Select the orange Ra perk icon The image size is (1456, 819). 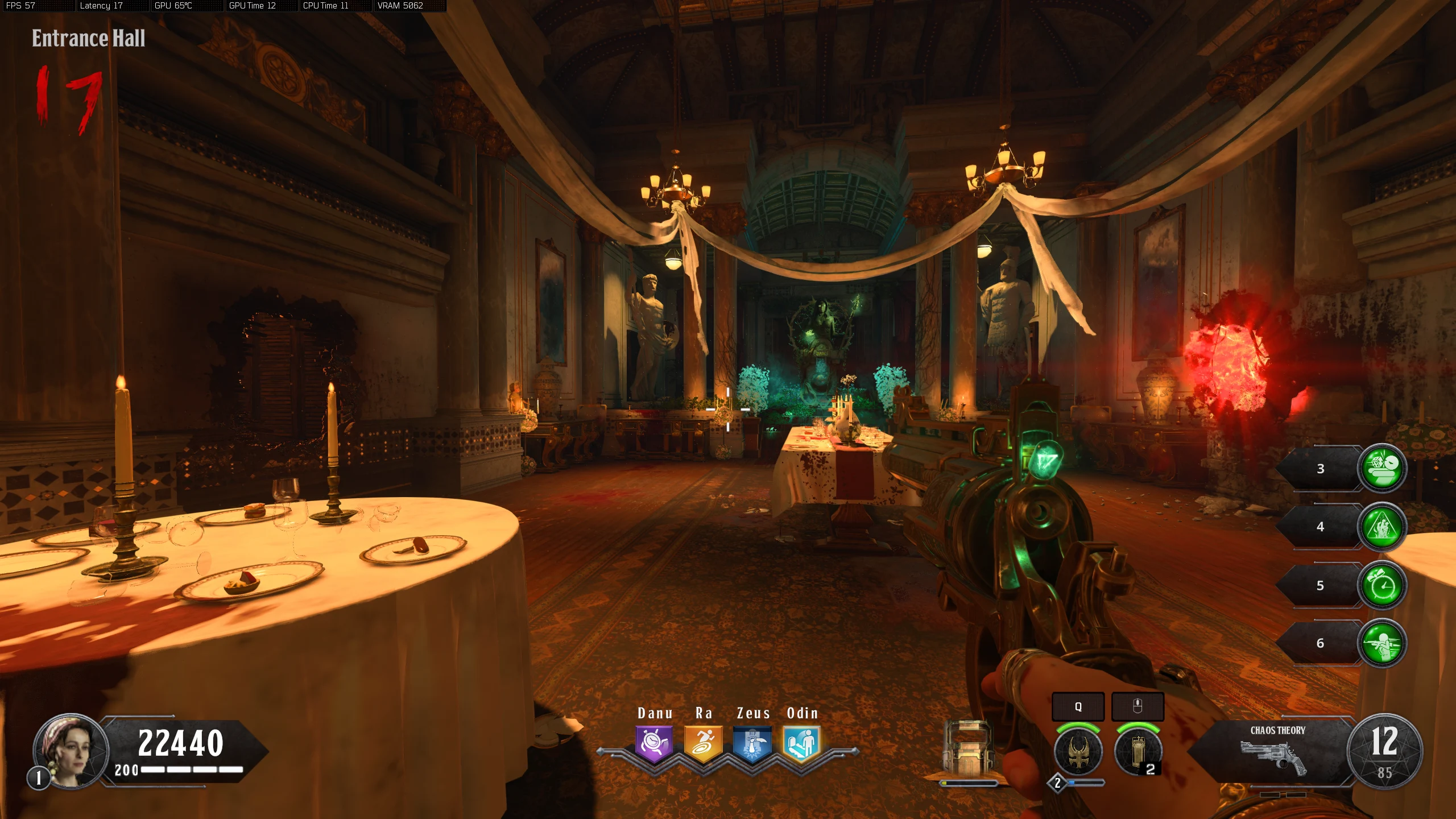[703, 743]
